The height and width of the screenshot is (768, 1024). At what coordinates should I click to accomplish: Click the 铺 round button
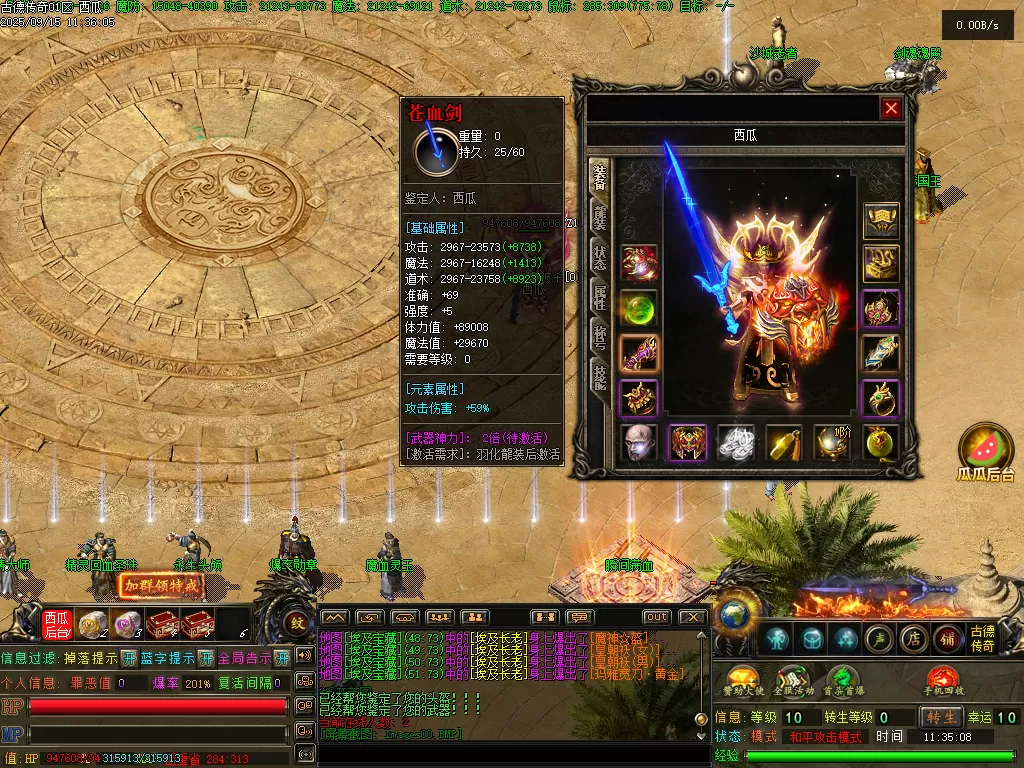coord(946,639)
